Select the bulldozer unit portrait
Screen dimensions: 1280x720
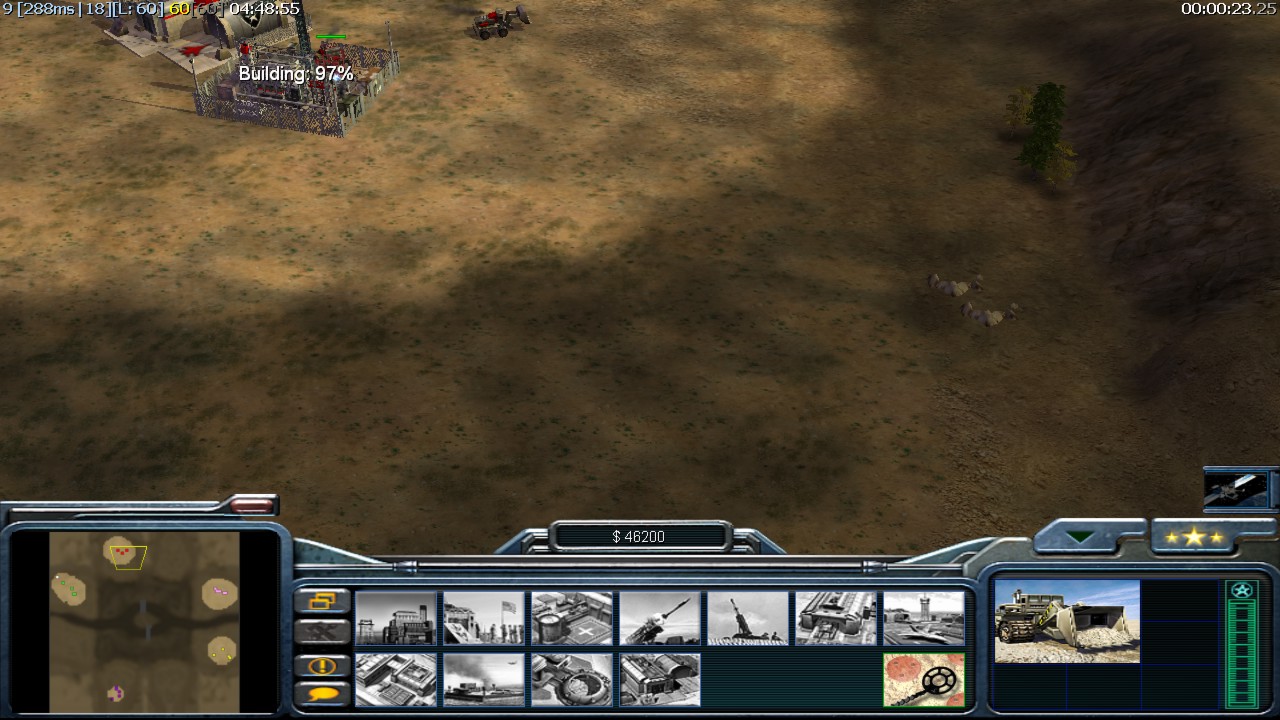[x=1067, y=621]
